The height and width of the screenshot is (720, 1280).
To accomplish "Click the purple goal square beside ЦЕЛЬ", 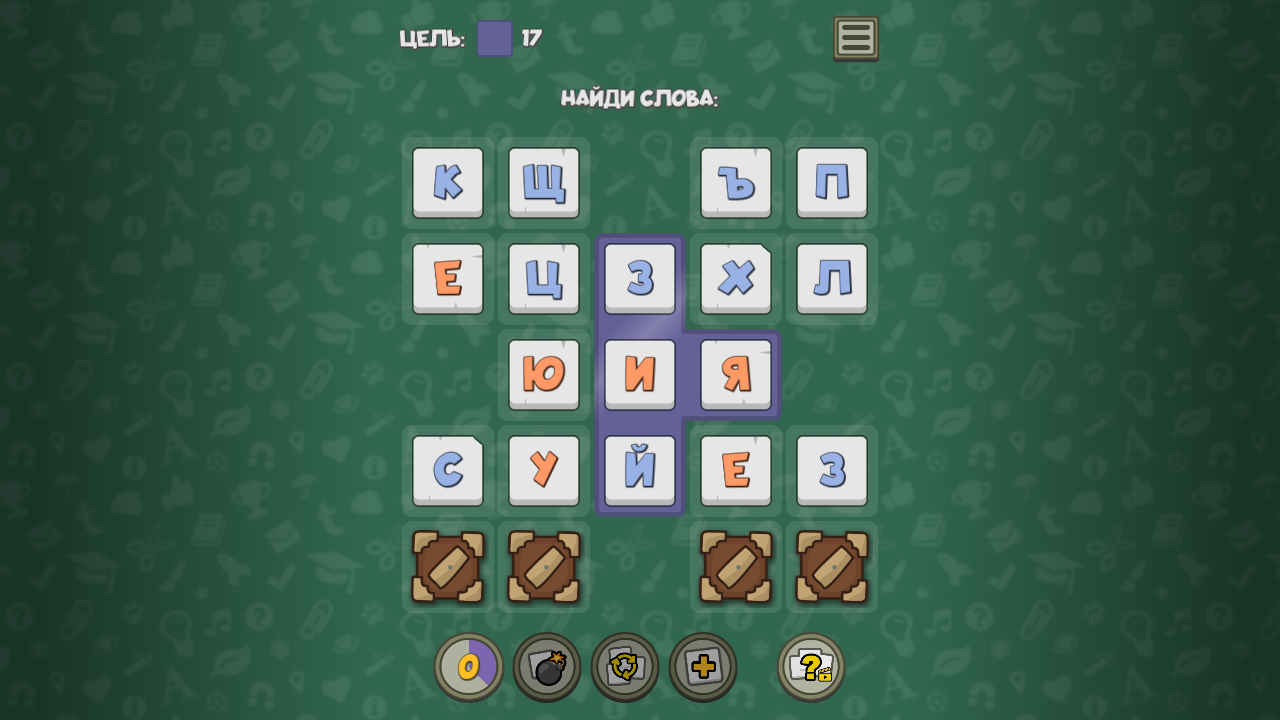I will click(495, 40).
